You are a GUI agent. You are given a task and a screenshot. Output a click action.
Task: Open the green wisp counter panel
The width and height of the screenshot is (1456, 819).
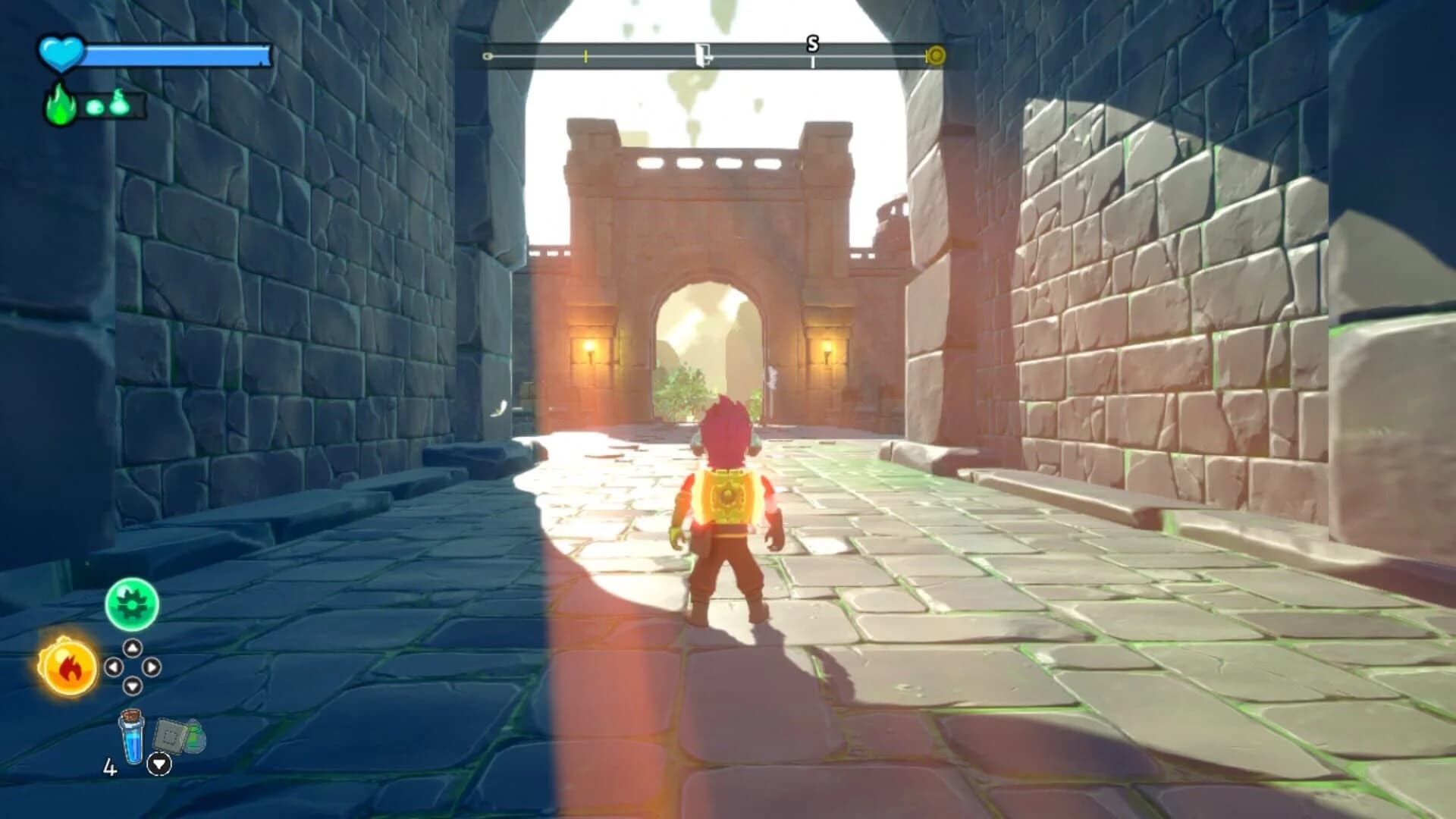click(x=114, y=106)
